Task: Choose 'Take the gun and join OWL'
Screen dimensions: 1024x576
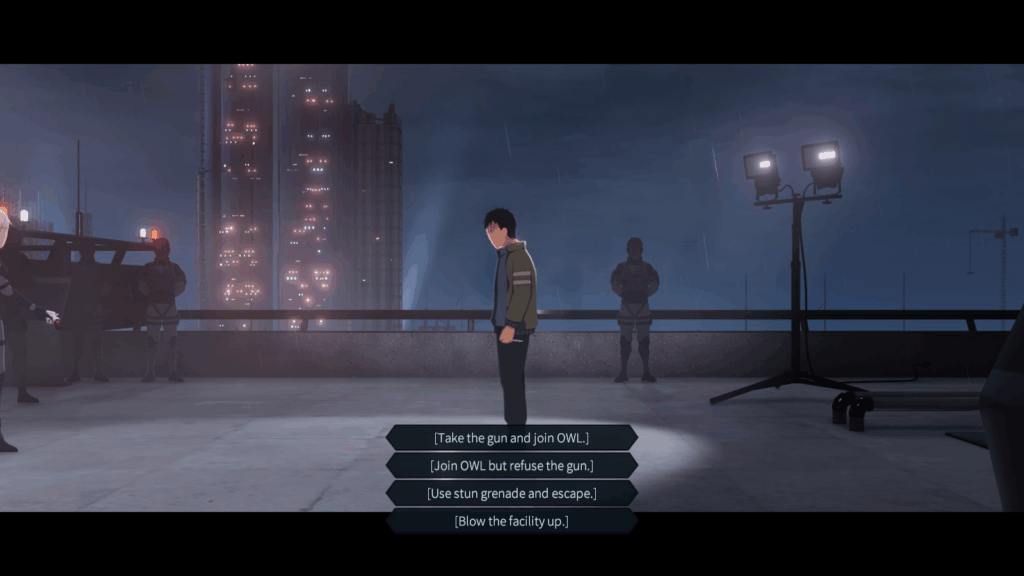Action: click(511, 438)
